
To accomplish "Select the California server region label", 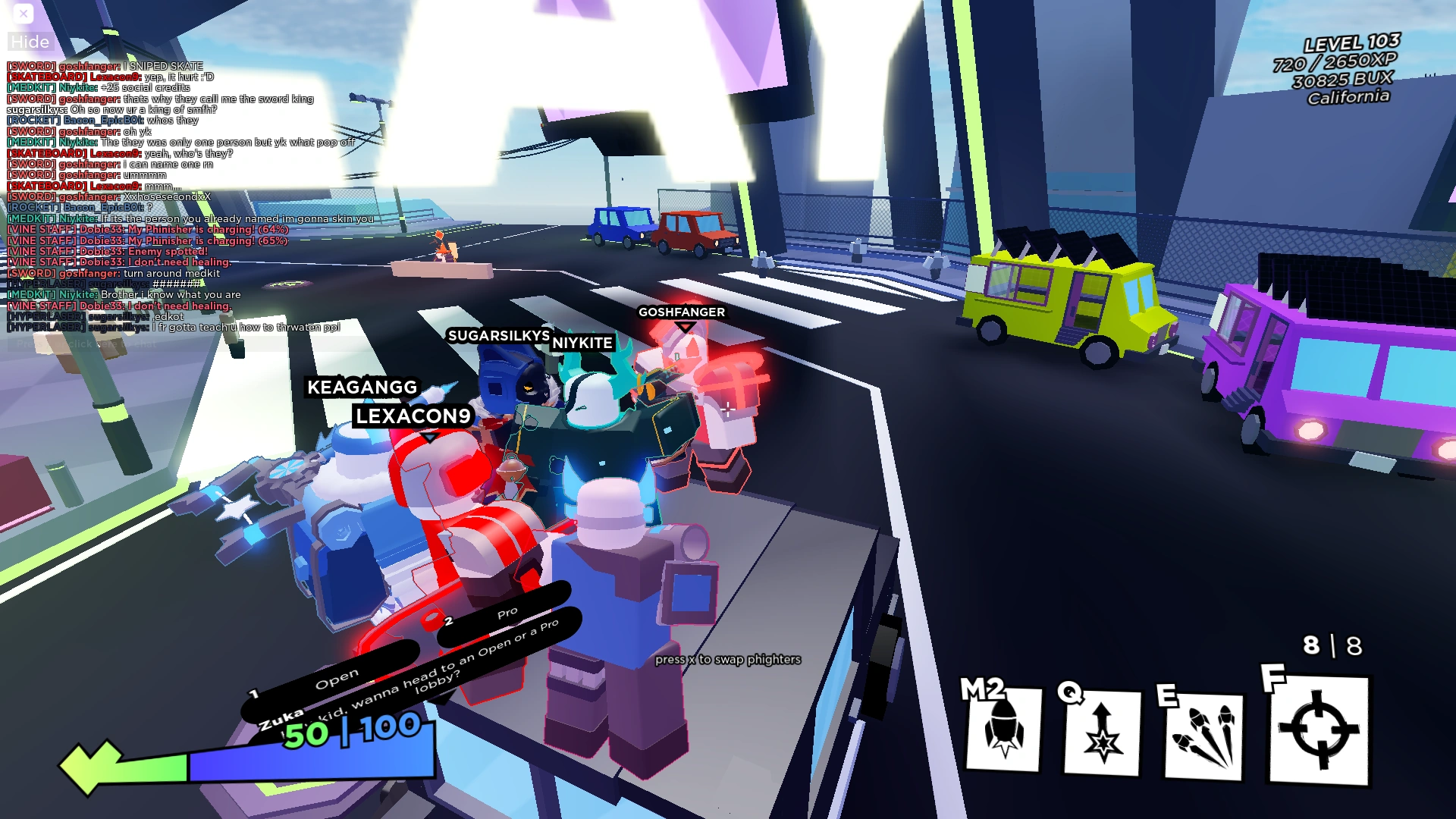I will point(1348,97).
